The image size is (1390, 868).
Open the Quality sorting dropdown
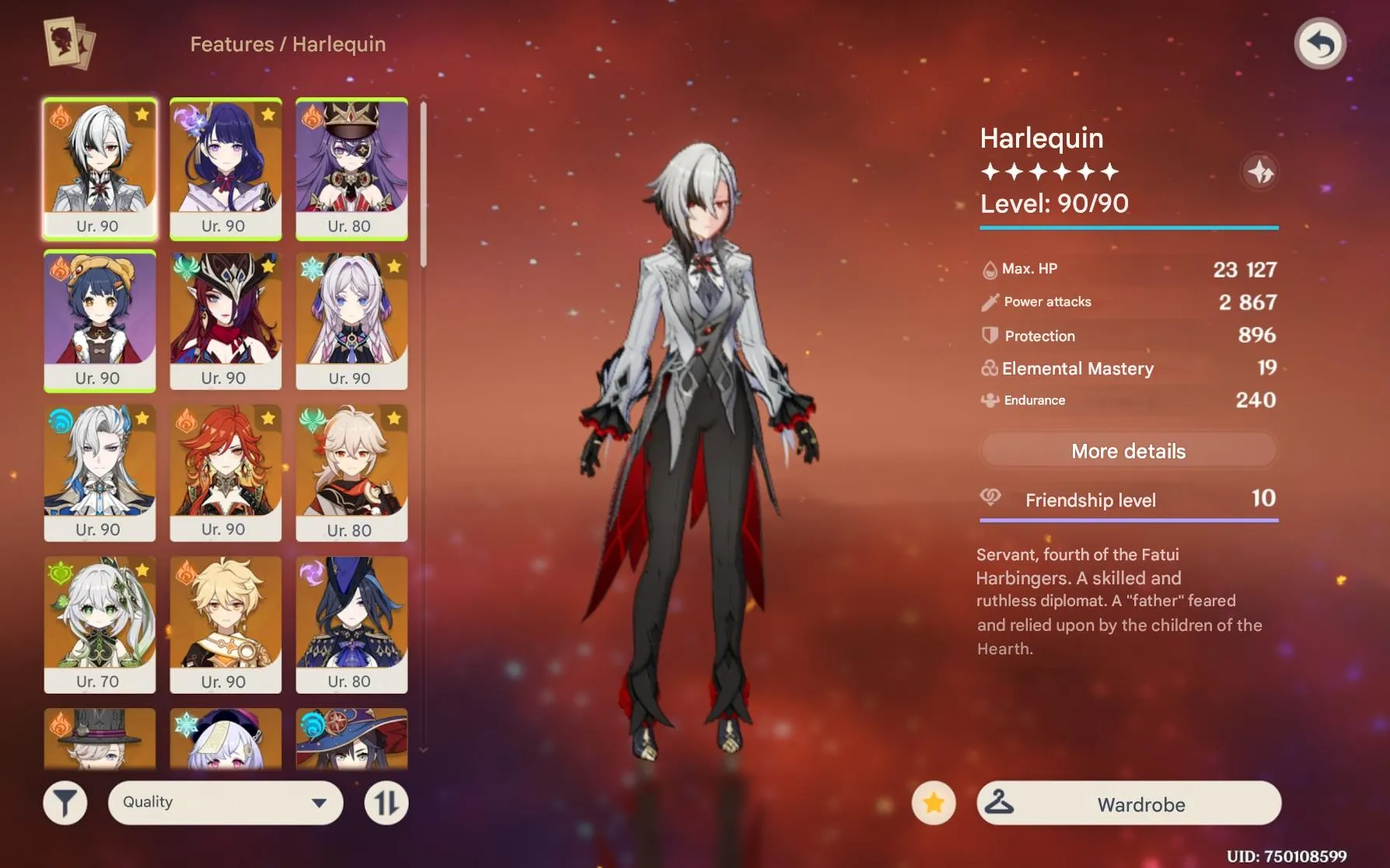click(x=225, y=802)
